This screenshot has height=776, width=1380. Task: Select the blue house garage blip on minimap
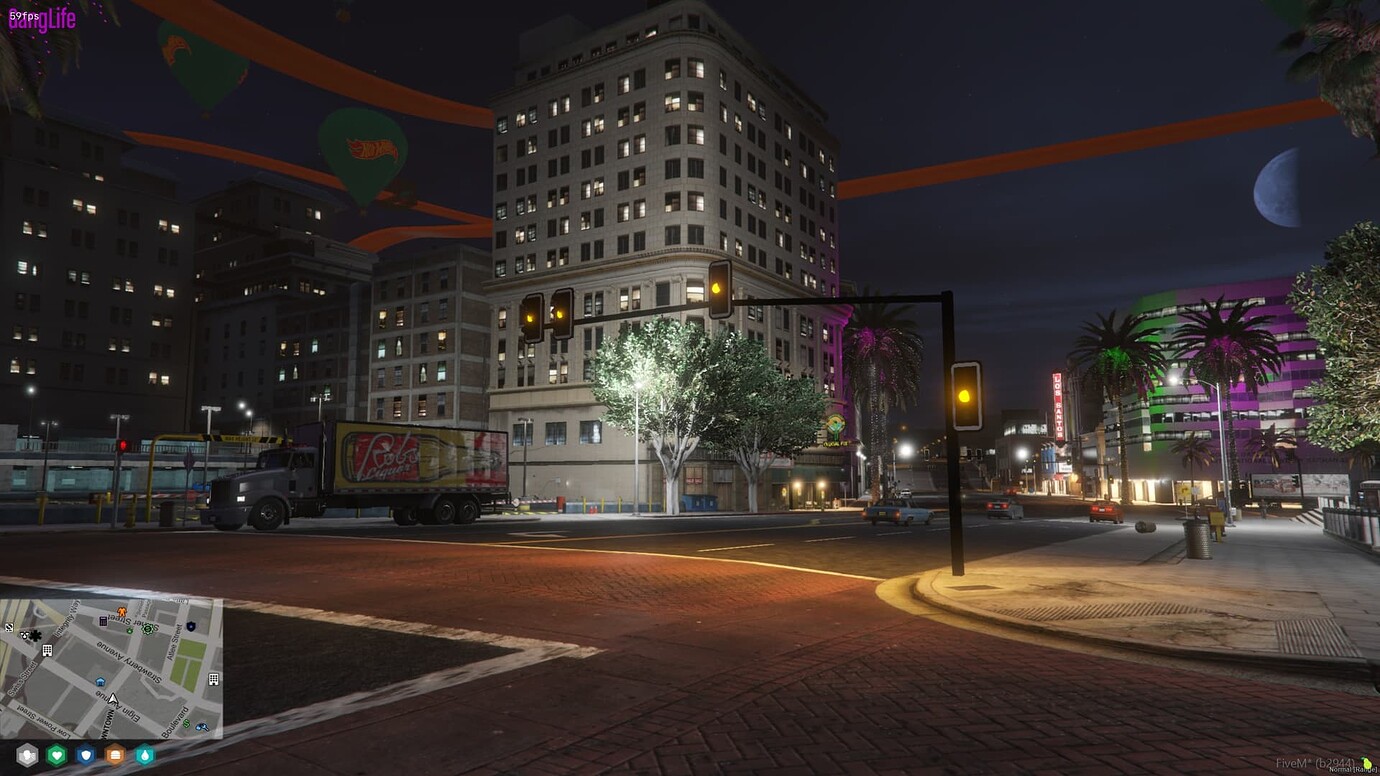[x=101, y=682]
